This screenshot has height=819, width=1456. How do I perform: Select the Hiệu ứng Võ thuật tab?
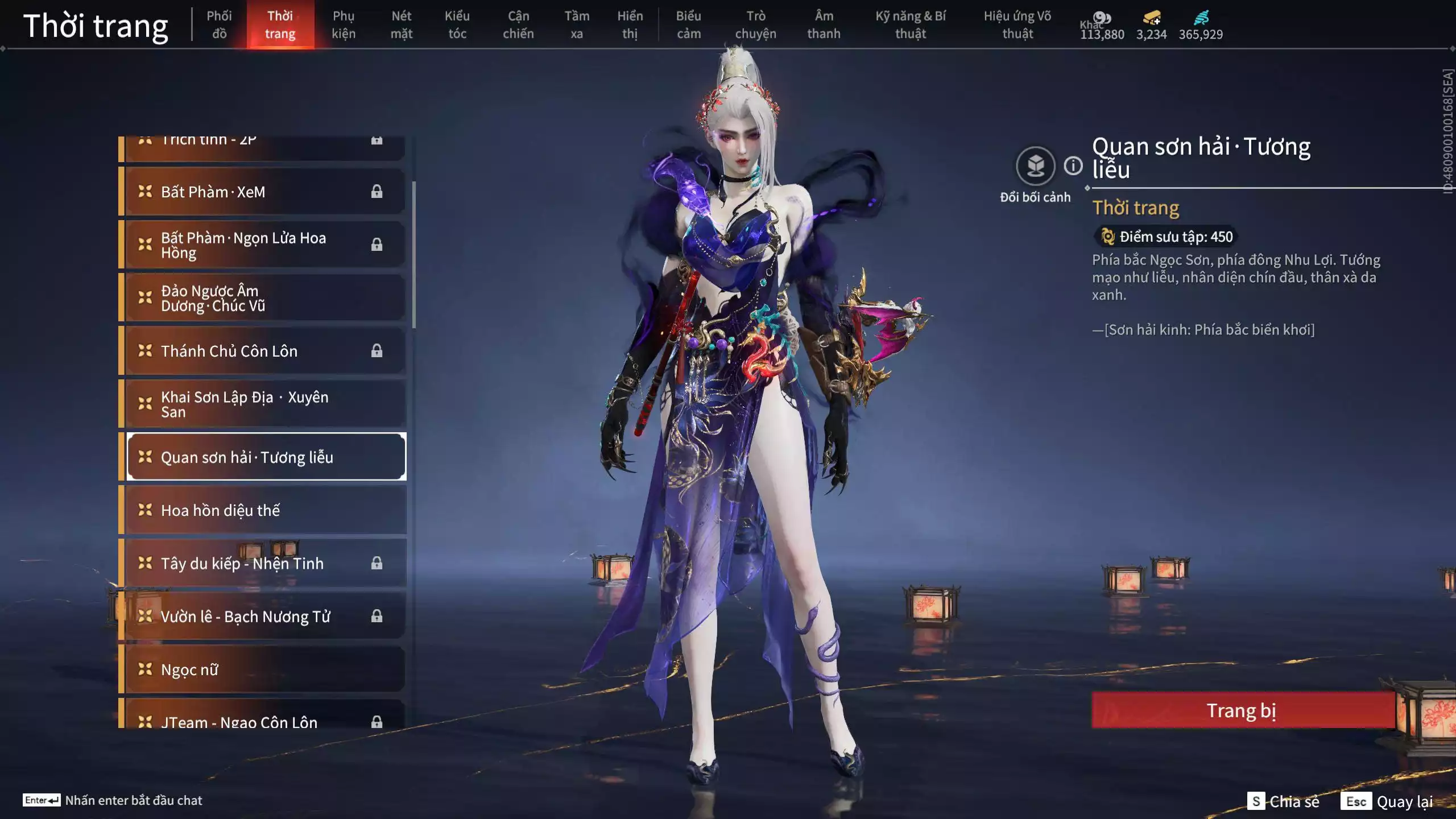pos(1017,25)
